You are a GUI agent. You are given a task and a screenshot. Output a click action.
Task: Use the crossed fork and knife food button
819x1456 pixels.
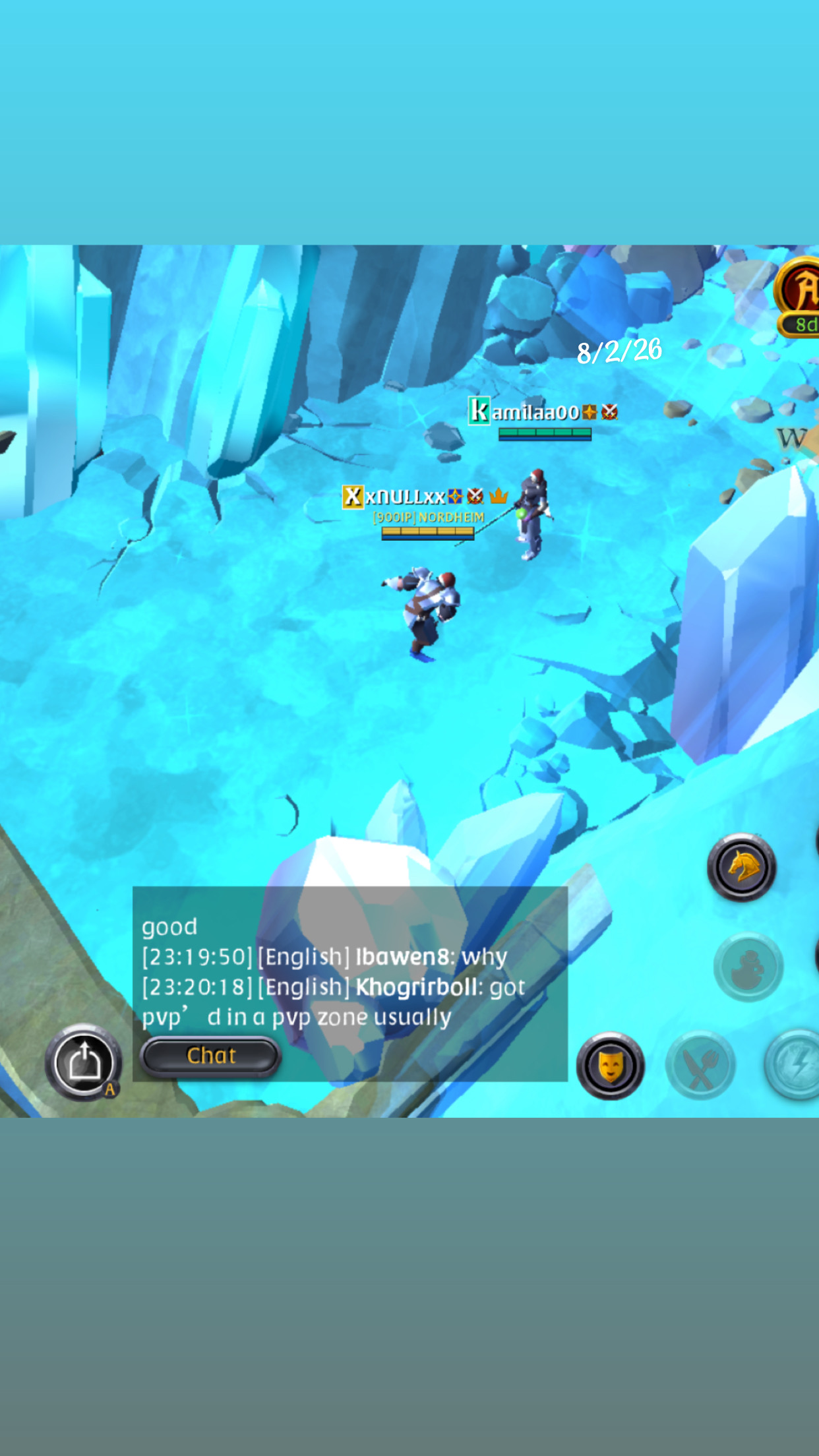700,1066
